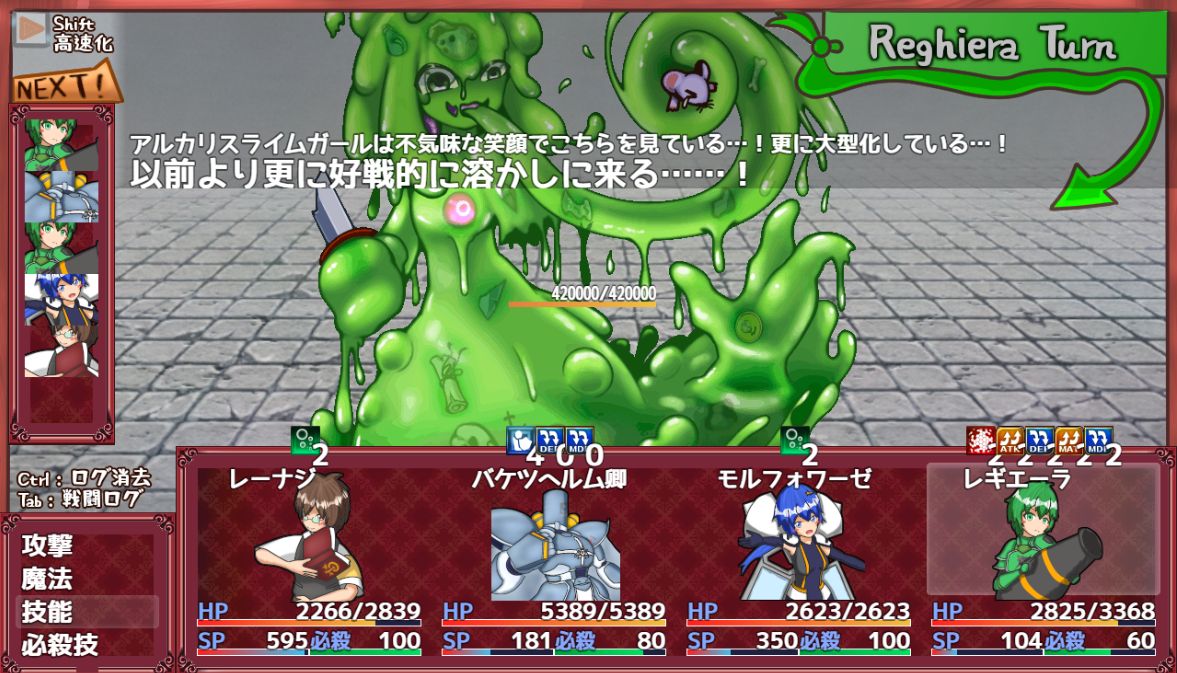Toggle the 高速化 fast-forward play button
The height and width of the screenshot is (673, 1177).
(32, 30)
